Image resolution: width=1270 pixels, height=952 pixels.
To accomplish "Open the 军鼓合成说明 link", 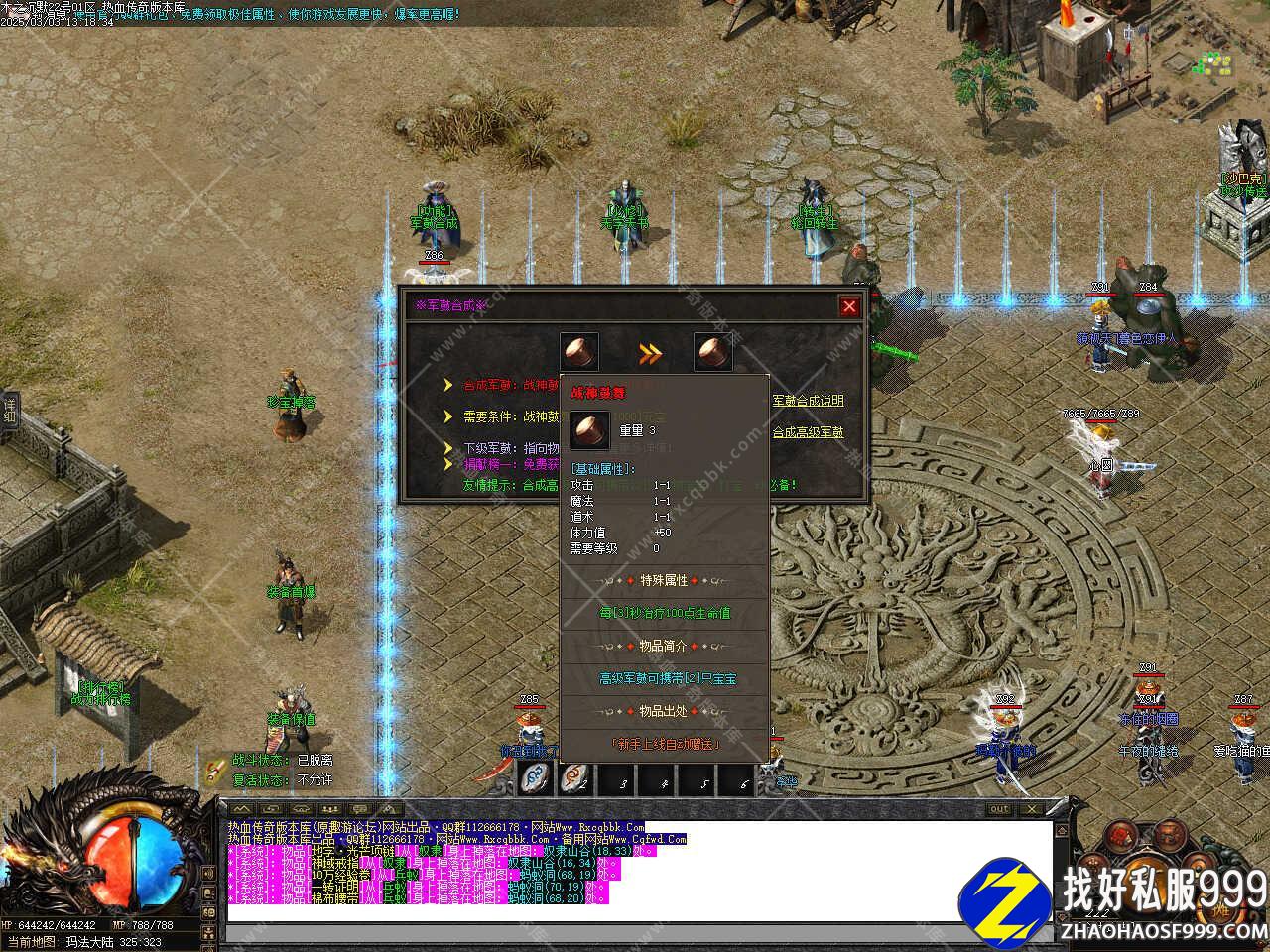I will [808, 401].
